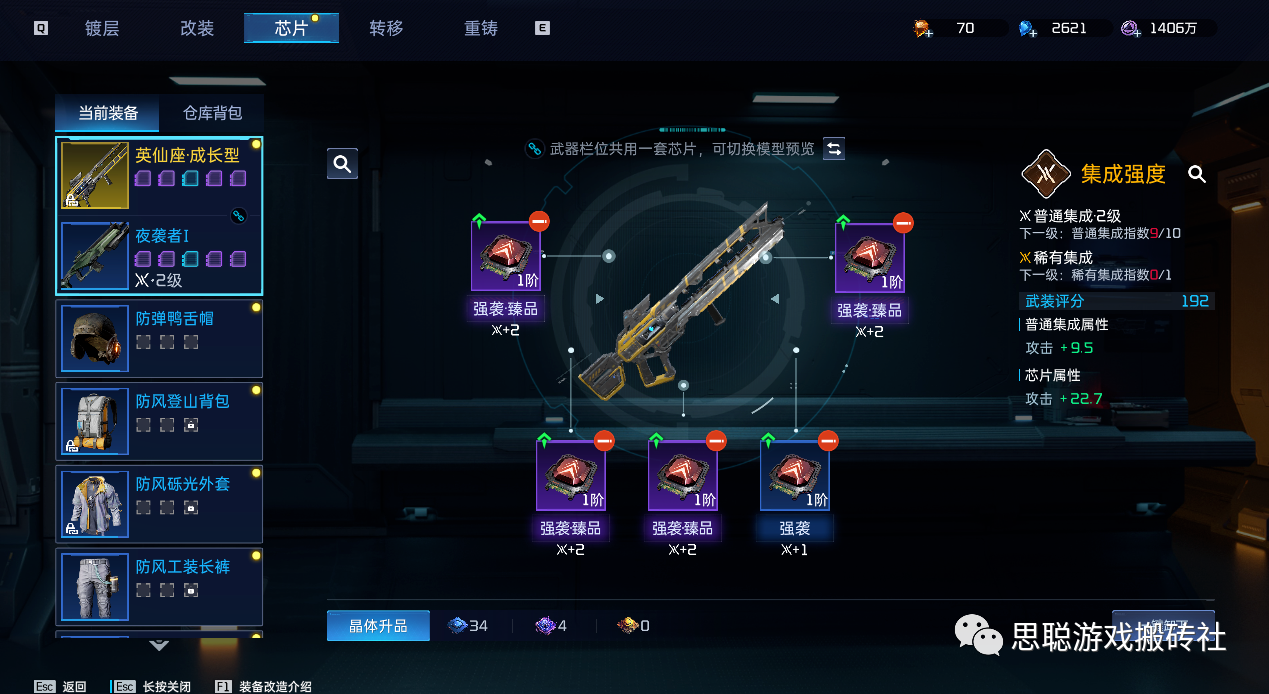The height and width of the screenshot is (694, 1269).
Task: Expand the equipment list down arrow
Action: 159,645
